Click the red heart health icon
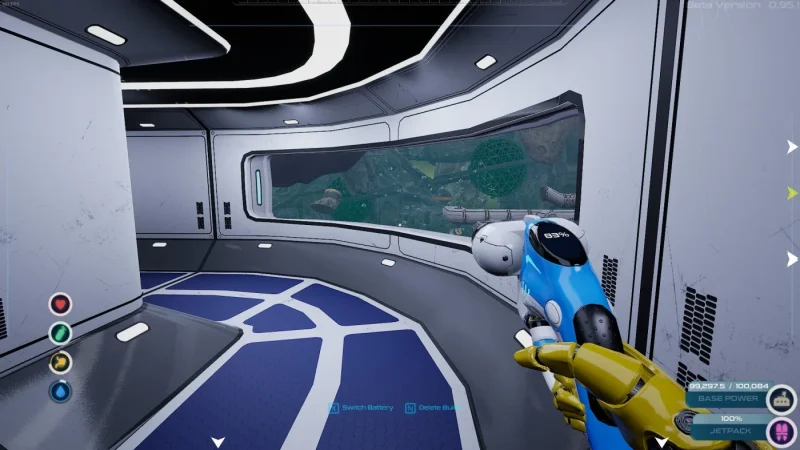 [x=60, y=303]
